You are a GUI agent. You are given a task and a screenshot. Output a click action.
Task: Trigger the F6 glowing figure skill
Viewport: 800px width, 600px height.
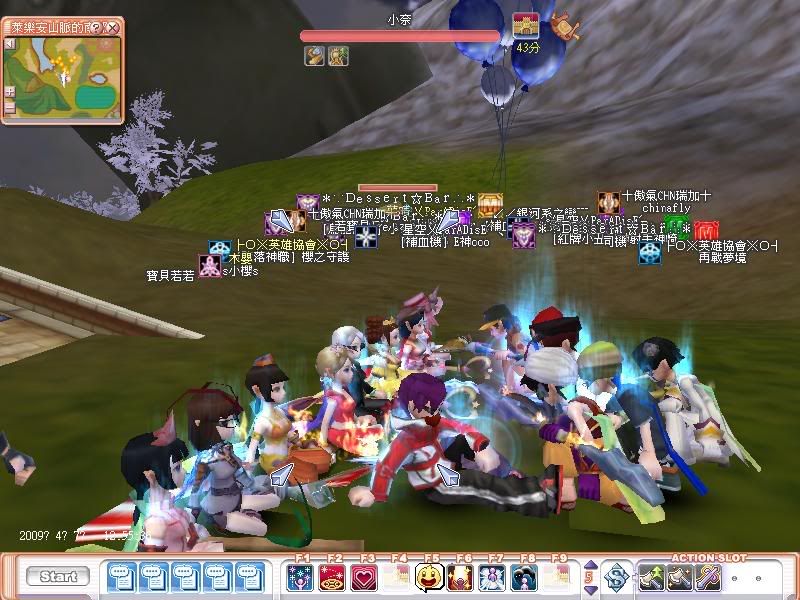(x=462, y=577)
